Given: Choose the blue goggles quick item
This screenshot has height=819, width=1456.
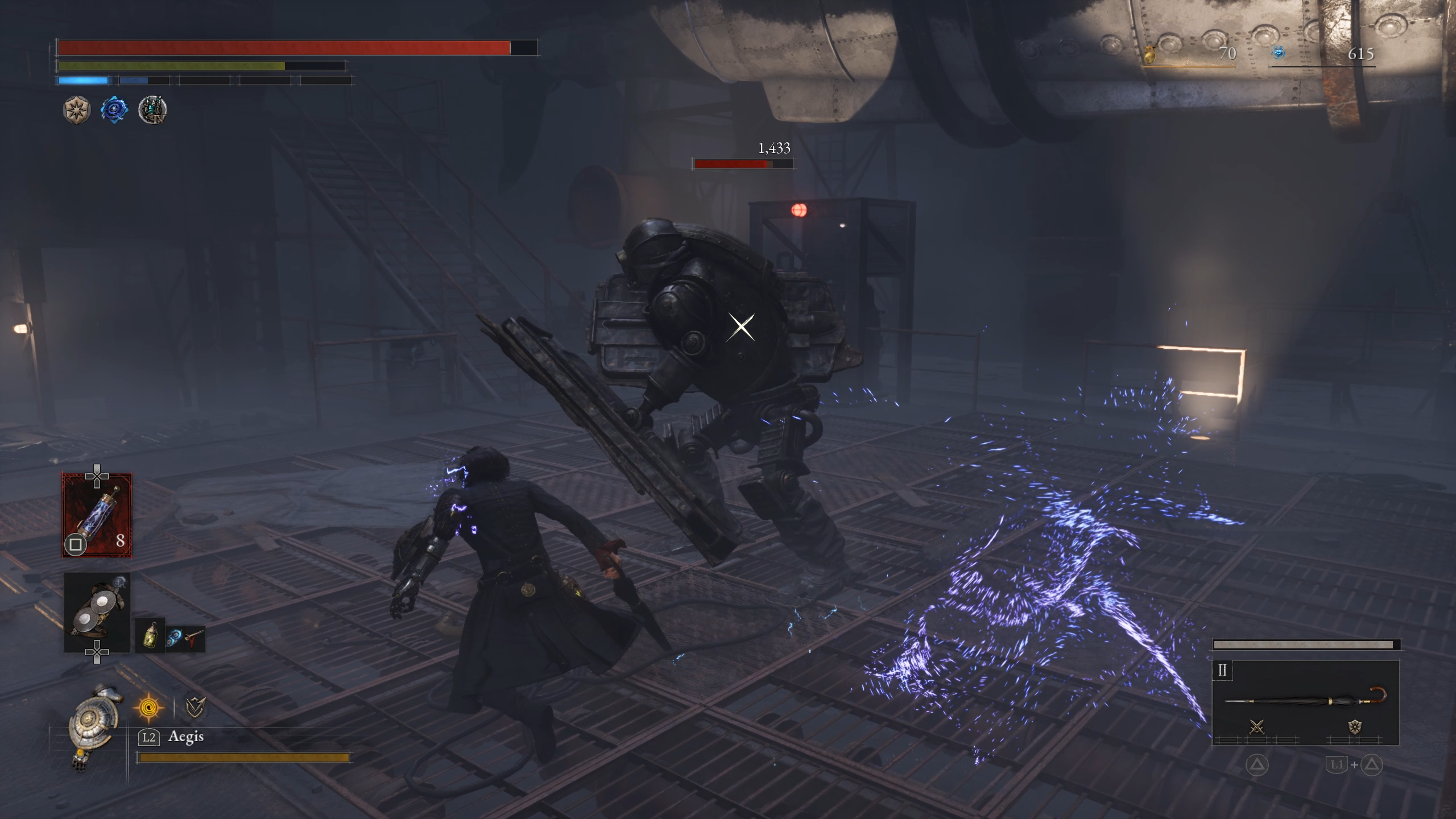Looking at the screenshot, I should tap(173, 638).
